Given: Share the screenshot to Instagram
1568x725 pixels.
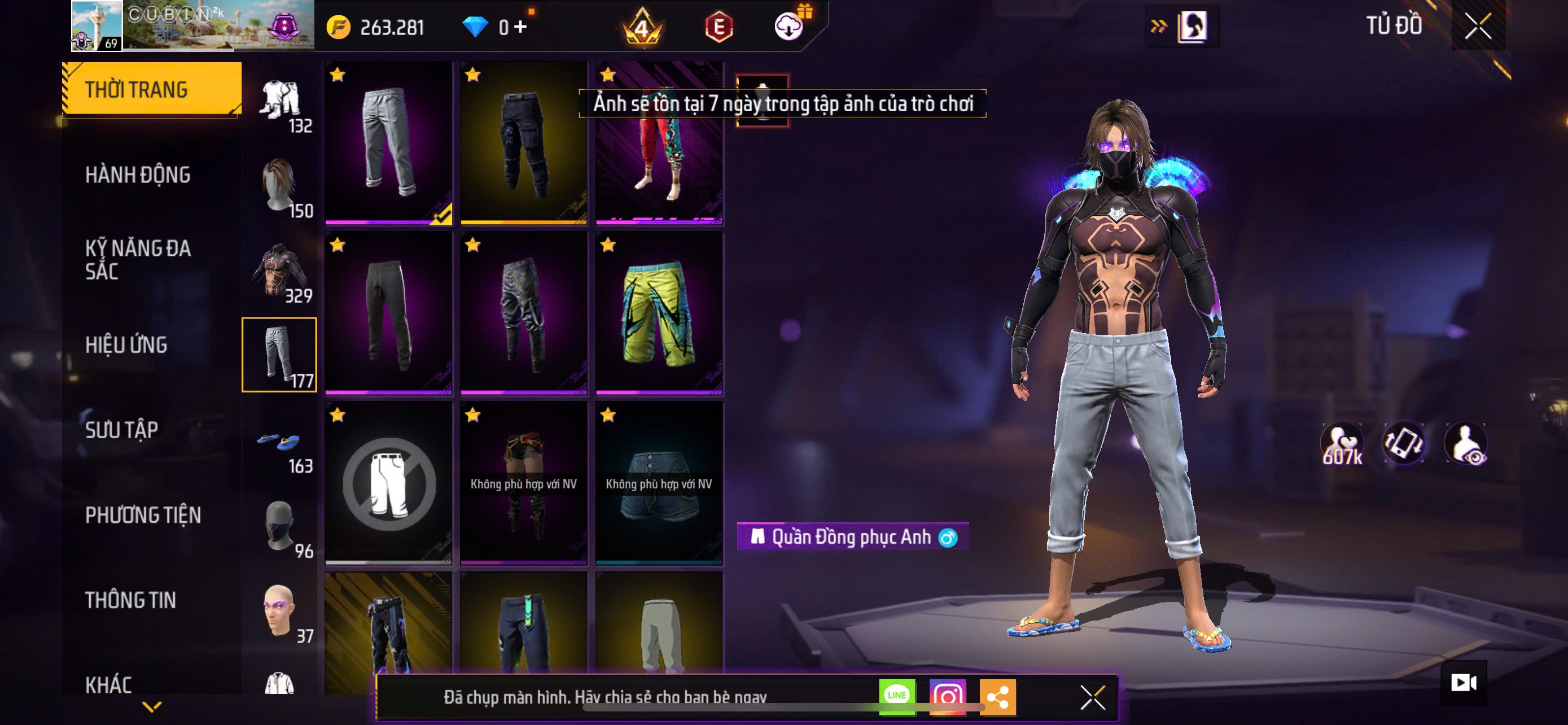Looking at the screenshot, I should 947,696.
